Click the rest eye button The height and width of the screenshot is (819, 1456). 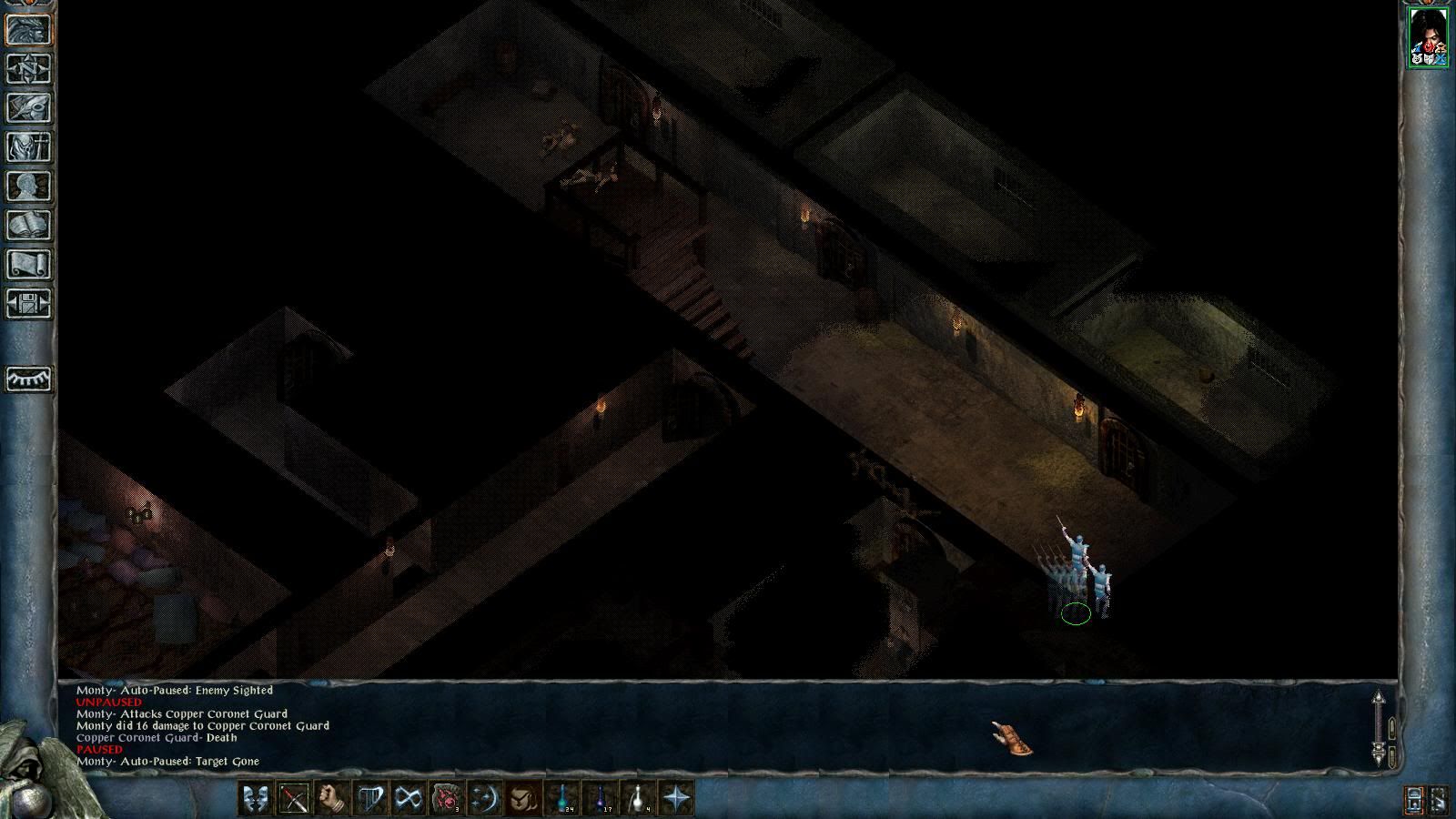pos(29,378)
